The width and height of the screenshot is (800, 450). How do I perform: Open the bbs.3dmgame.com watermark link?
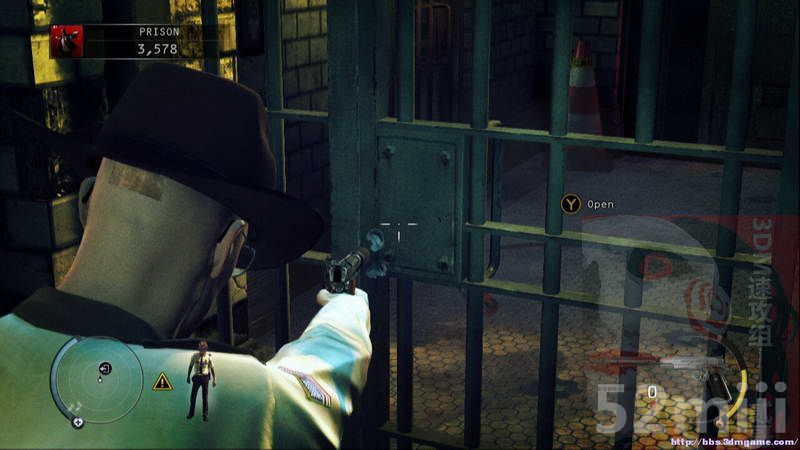pos(732,441)
